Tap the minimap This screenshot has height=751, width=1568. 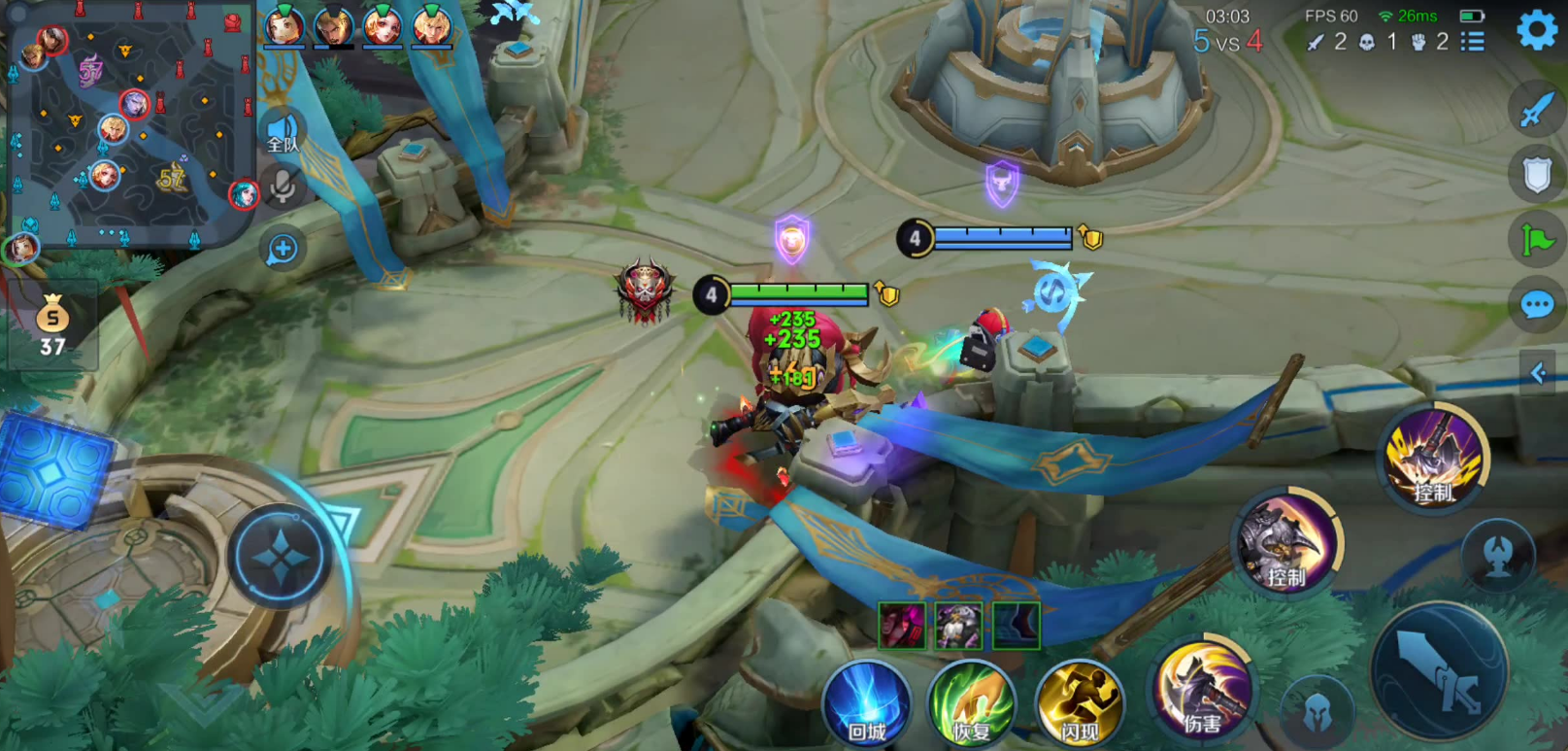(x=131, y=124)
